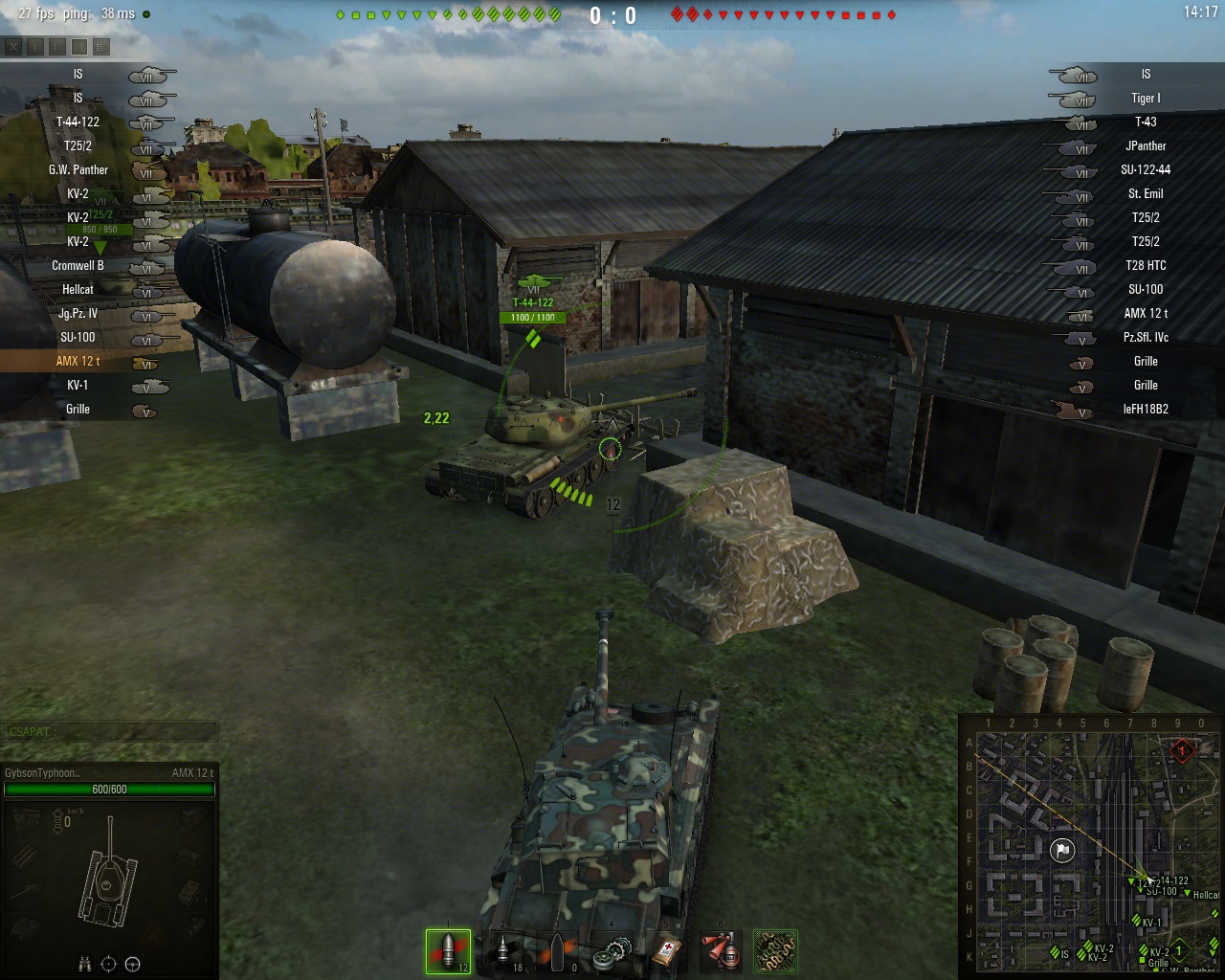Open the battle minimap

[x=1089, y=847]
